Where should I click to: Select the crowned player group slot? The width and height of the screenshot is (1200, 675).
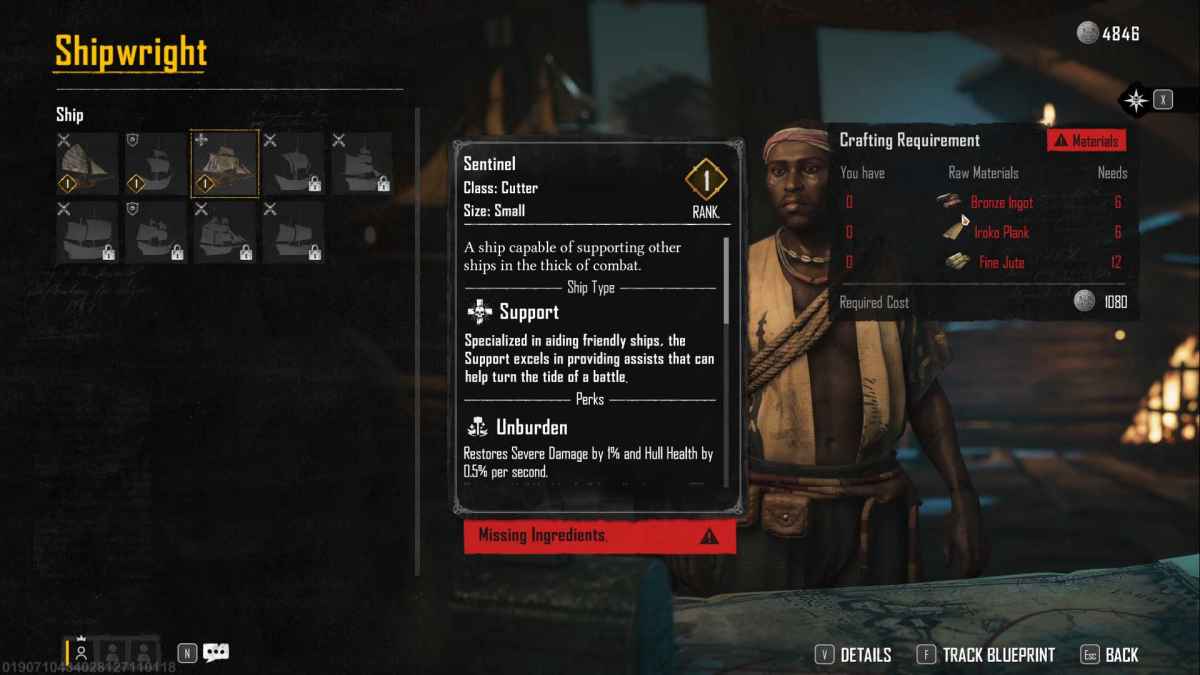pos(81,652)
